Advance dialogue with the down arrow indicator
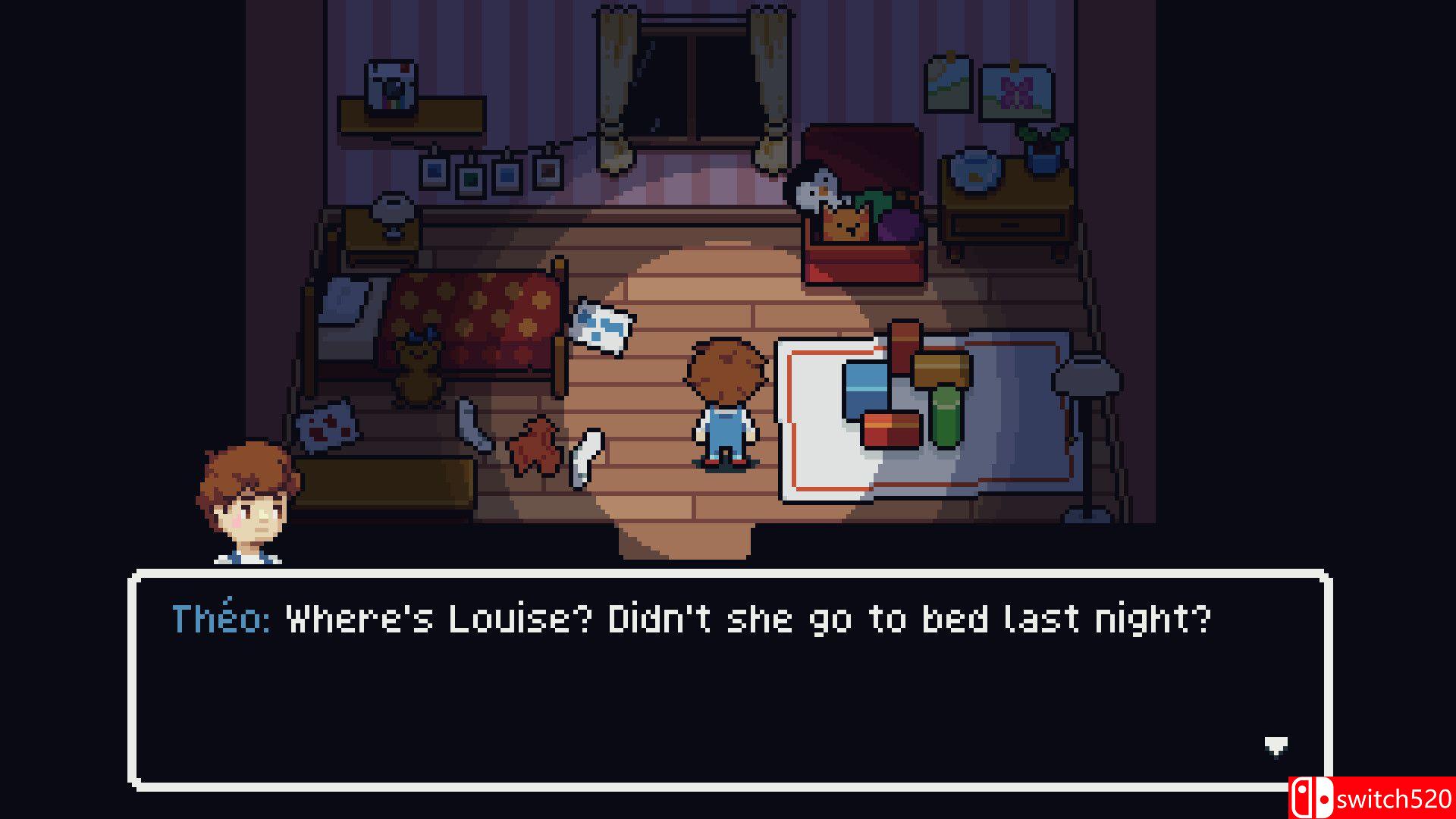Image resolution: width=1456 pixels, height=819 pixels. coord(1276,745)
